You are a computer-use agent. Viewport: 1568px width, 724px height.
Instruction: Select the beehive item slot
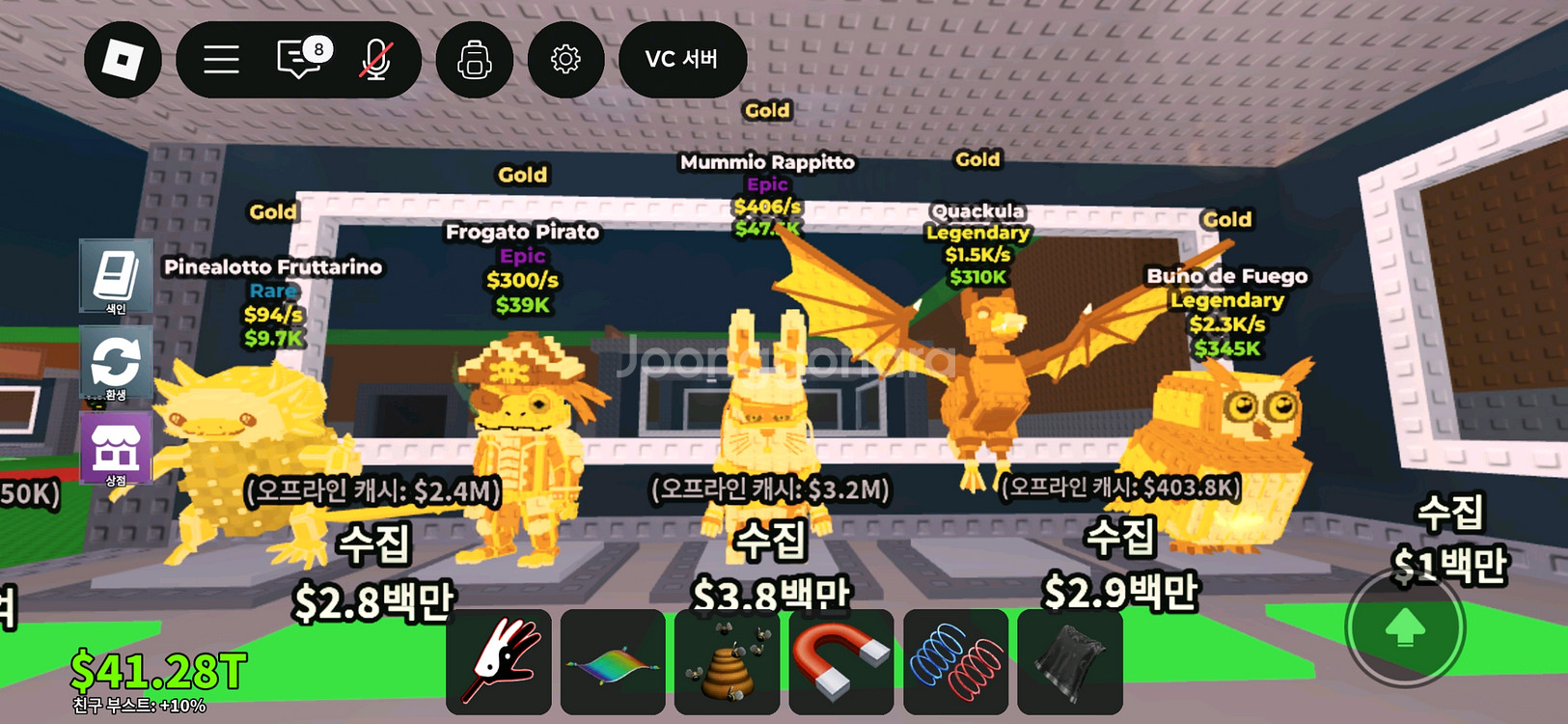pos(727,662)
